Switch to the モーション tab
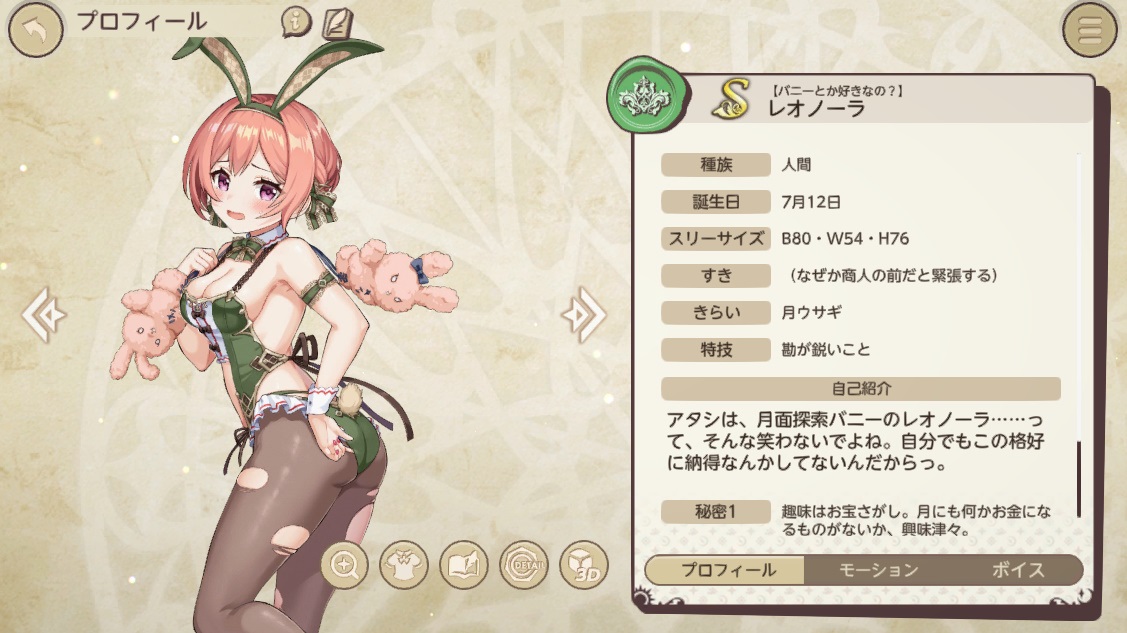Image resolution: width=1127 pixels, height=633 pixels. point(876,570)
